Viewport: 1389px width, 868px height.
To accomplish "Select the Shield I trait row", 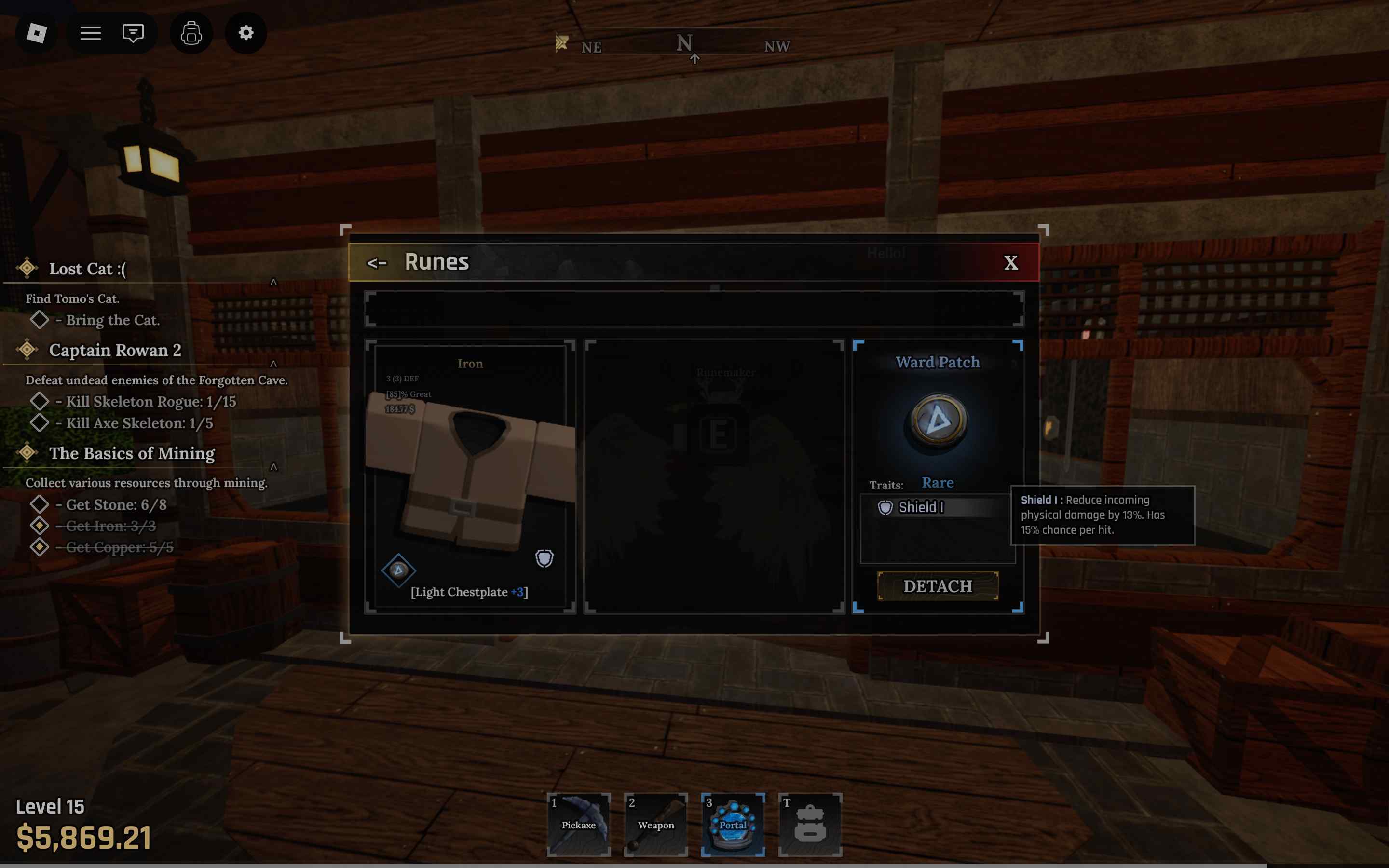I will [x=936, y=507].
